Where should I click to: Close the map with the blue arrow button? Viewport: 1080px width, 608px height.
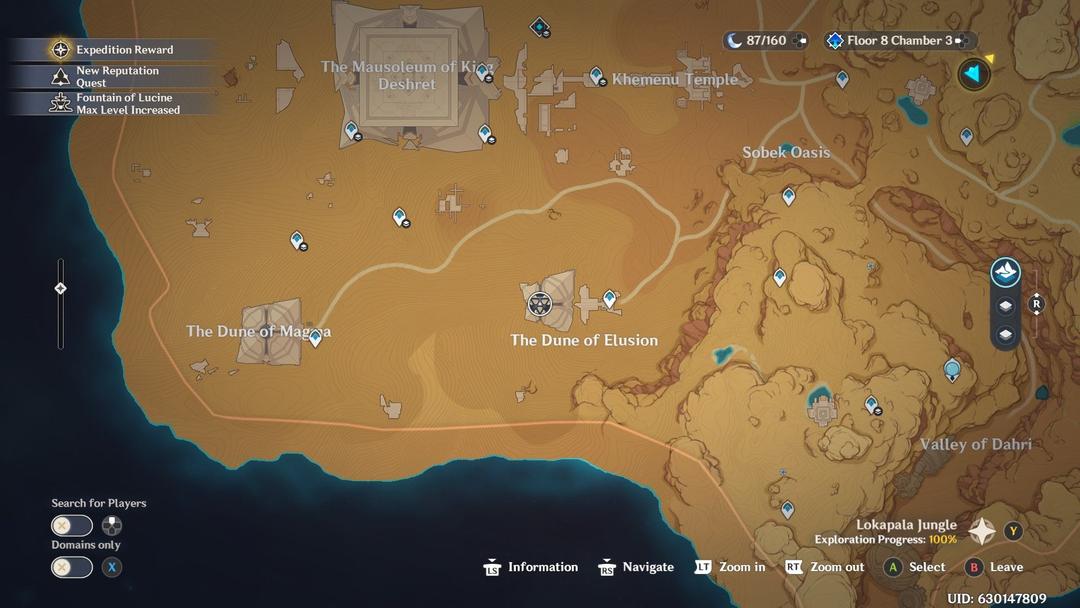972,73
